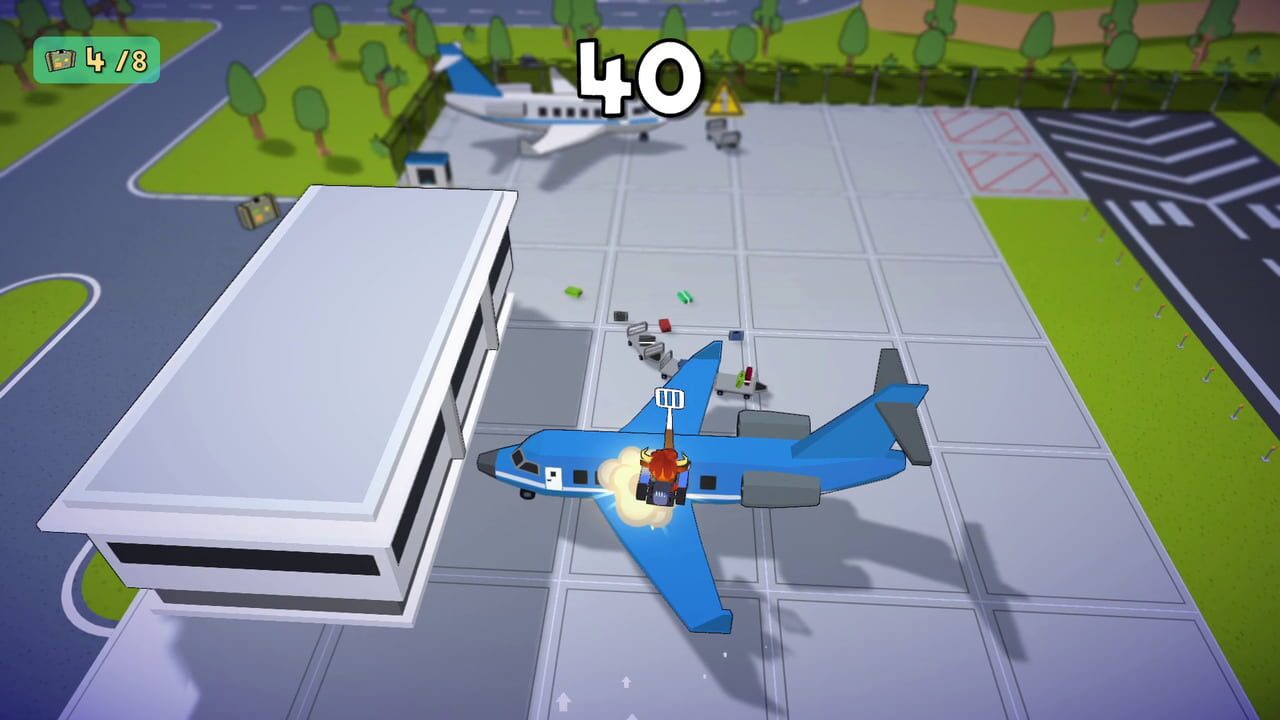Click the suitcase icon in the luggage counter
Screen dimensions: 1280x720
click(60, 60)
